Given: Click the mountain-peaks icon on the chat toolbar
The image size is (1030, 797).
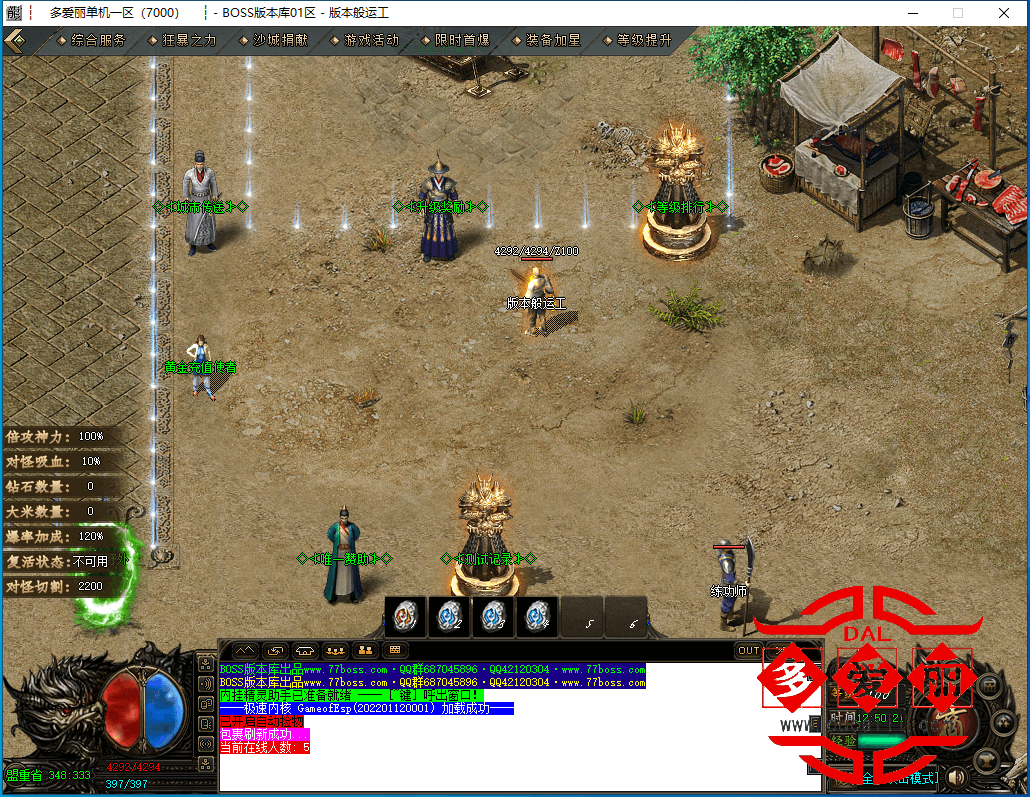Looking at the screenshot, I should coord(244,650).
